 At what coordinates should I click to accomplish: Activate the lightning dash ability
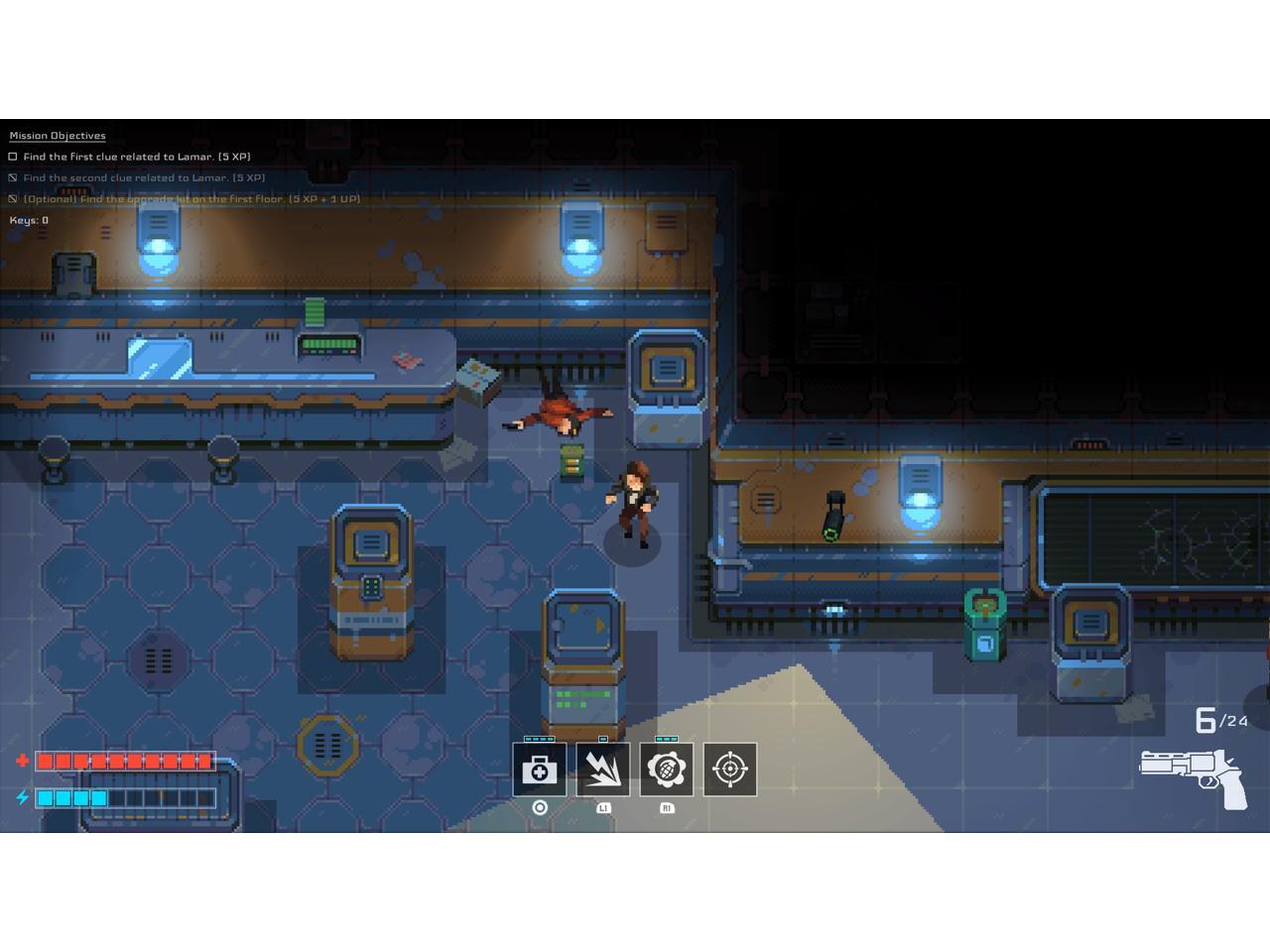[603, 770]
